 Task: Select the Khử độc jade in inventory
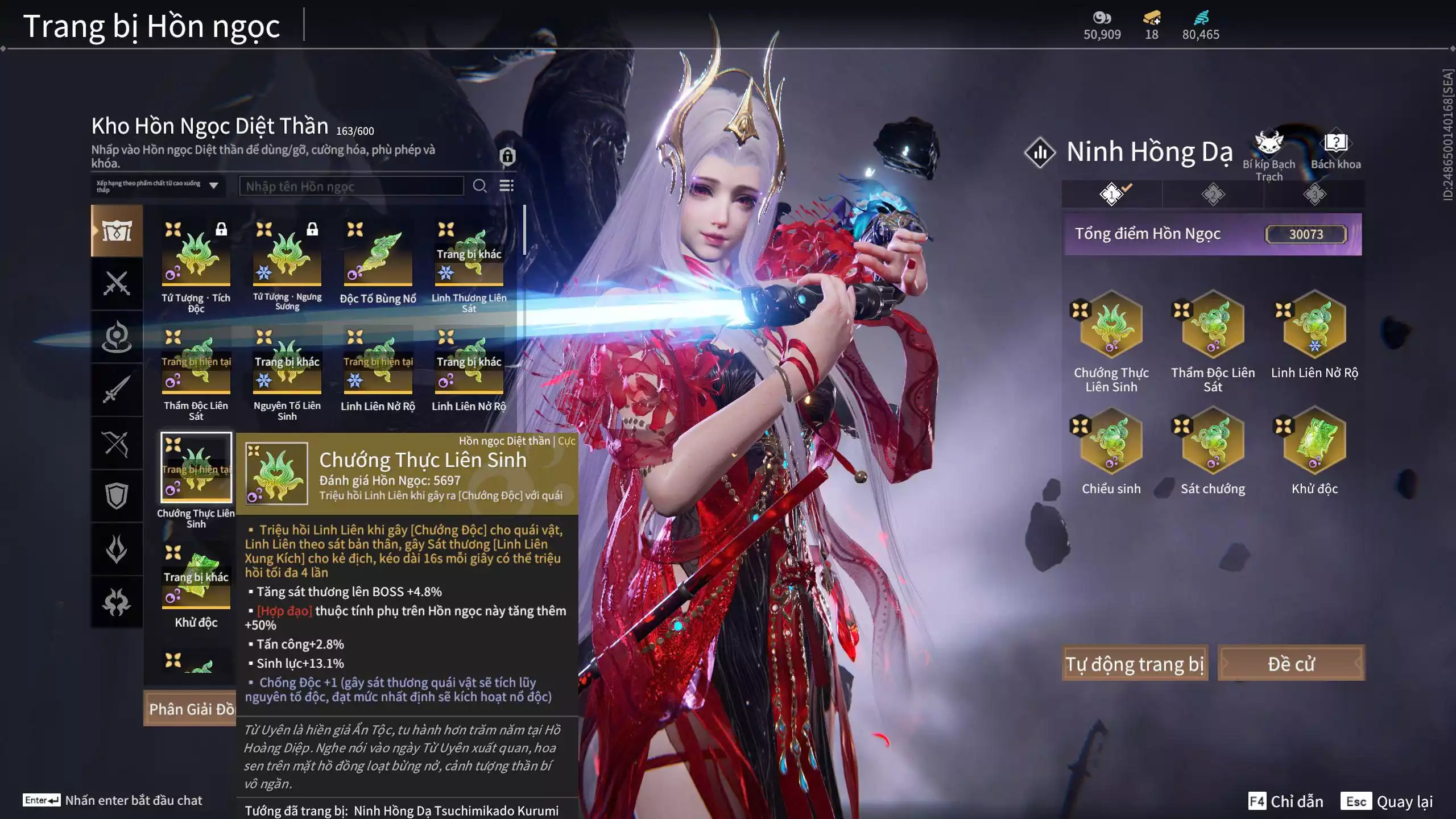coord(196,579)
